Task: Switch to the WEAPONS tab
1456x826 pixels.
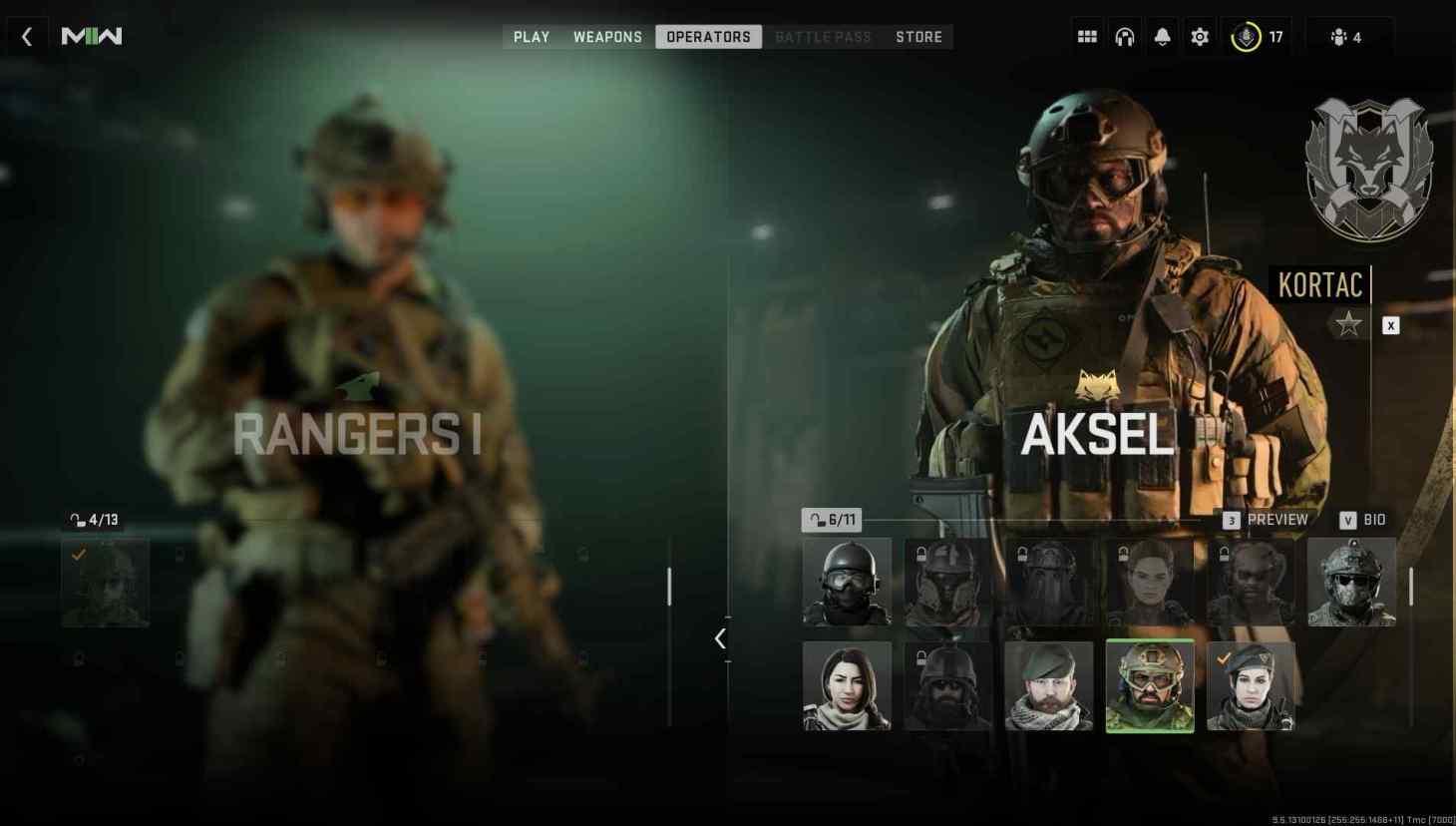Action: [607, 36]
